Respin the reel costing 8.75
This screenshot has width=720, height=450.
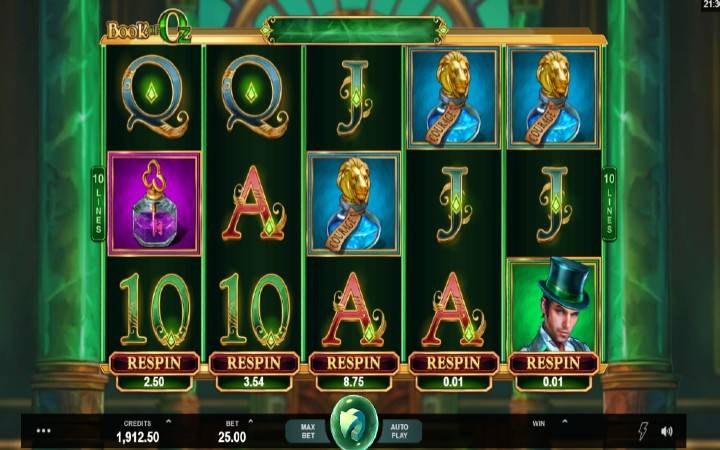click(353, 362)
